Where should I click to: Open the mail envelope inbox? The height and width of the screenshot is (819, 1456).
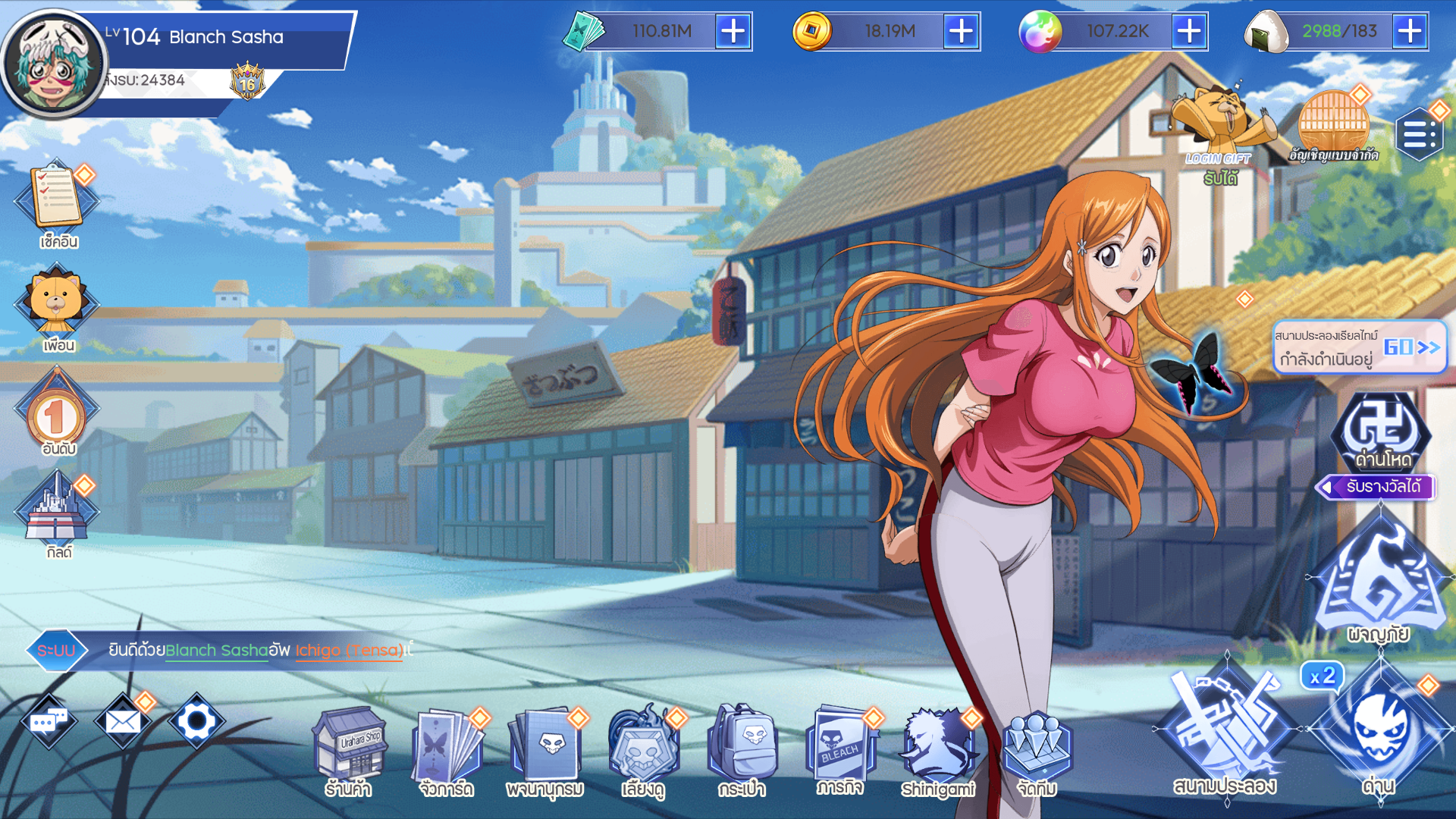point(123,721)
